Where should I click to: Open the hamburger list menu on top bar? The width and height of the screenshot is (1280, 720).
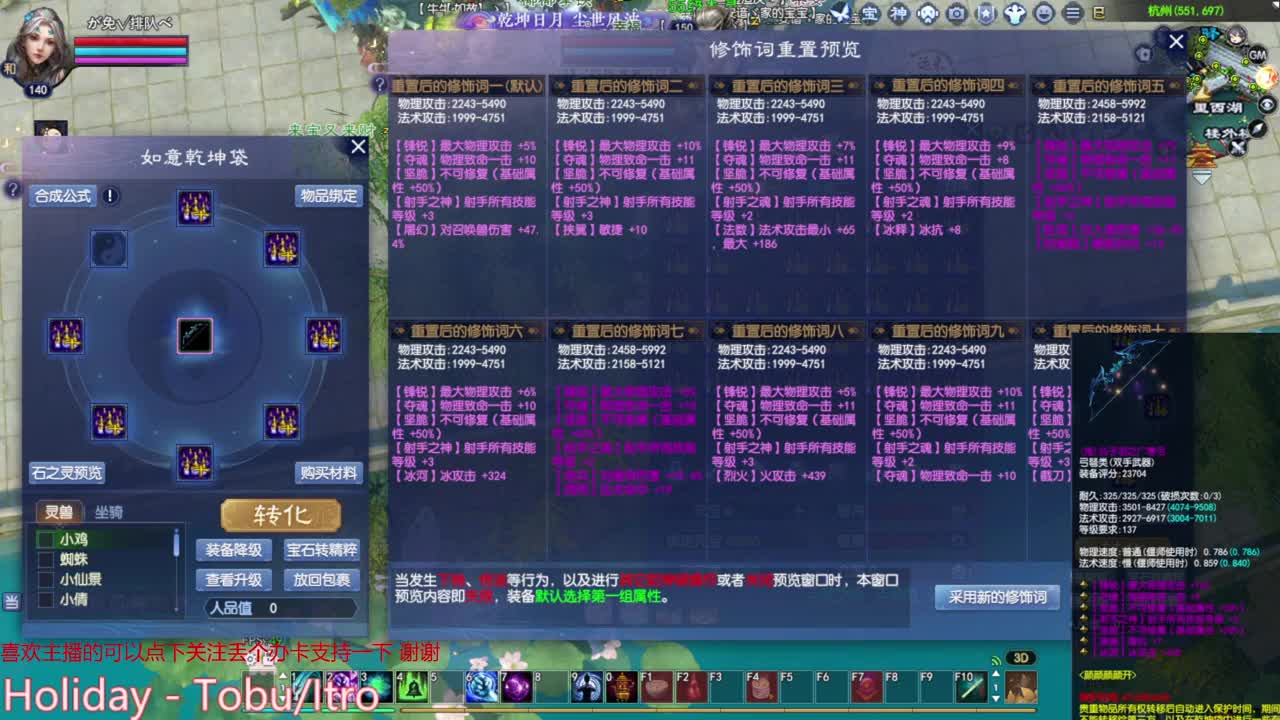pos(1071,14)
